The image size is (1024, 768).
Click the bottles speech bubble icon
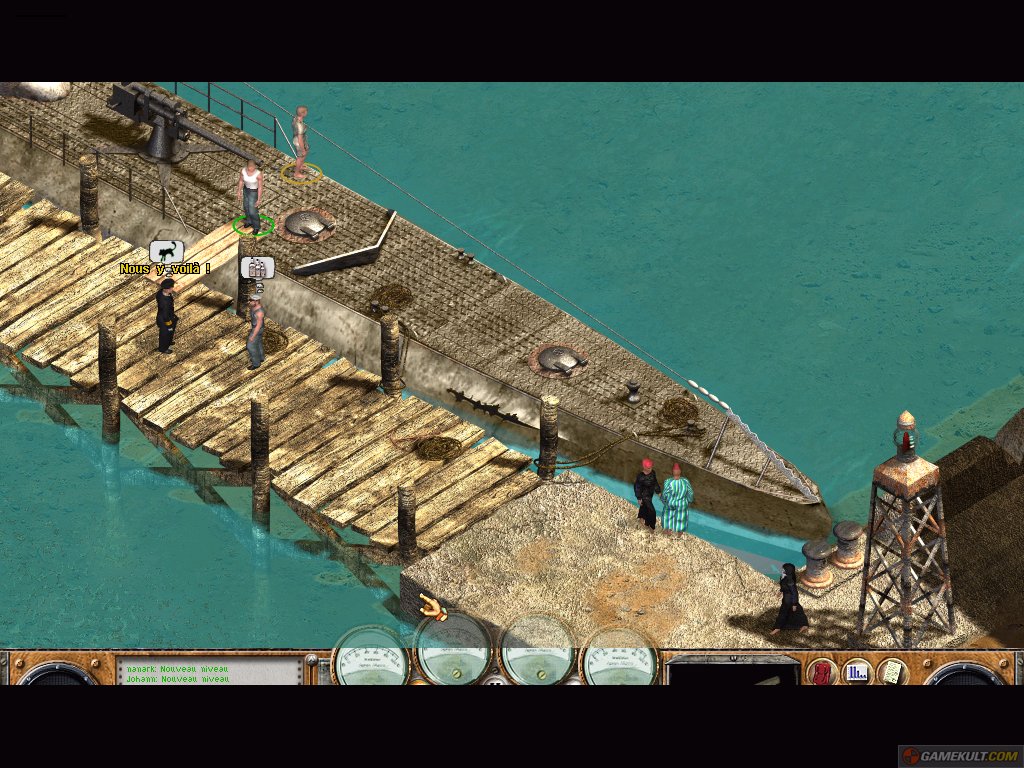pos(257,268)
